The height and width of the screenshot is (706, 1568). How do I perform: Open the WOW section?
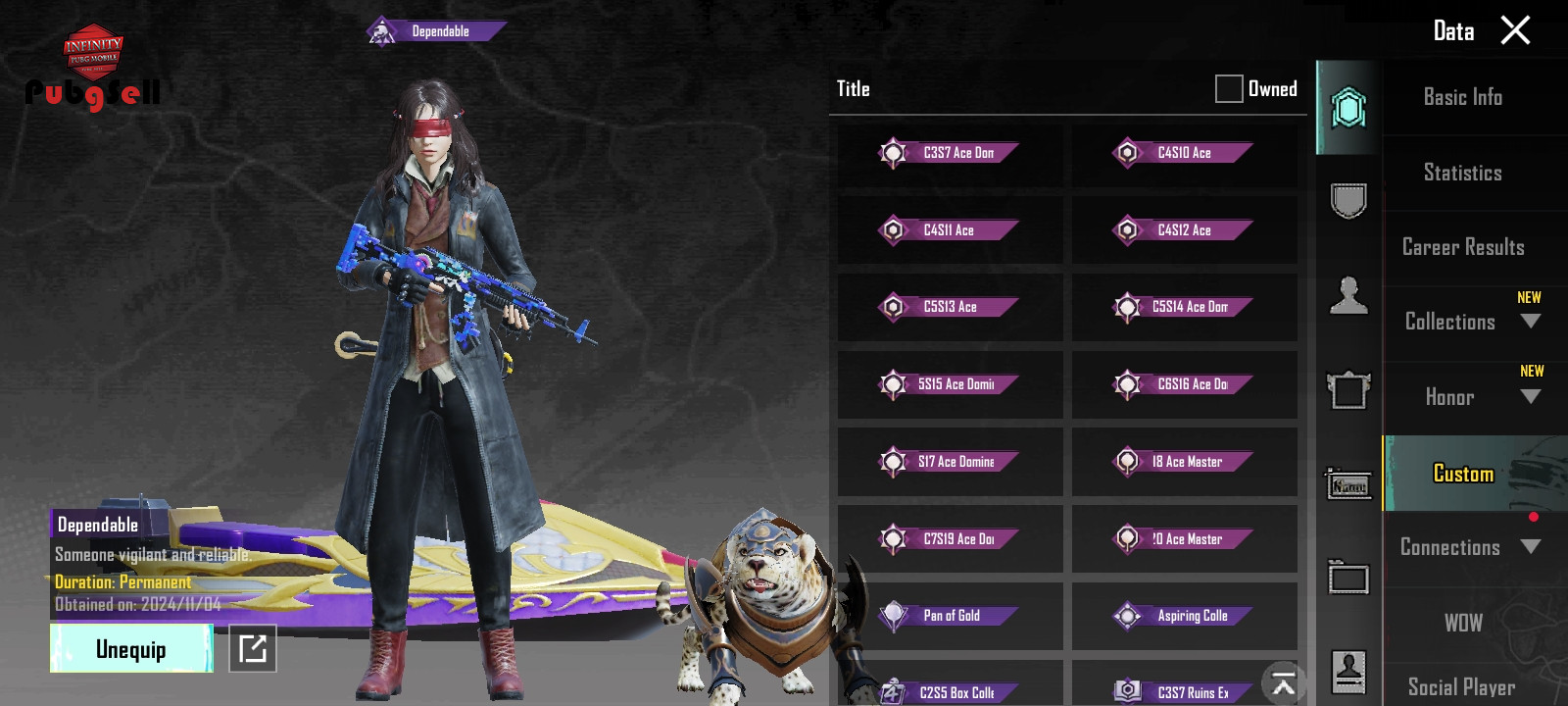(x=1462, y=623)
